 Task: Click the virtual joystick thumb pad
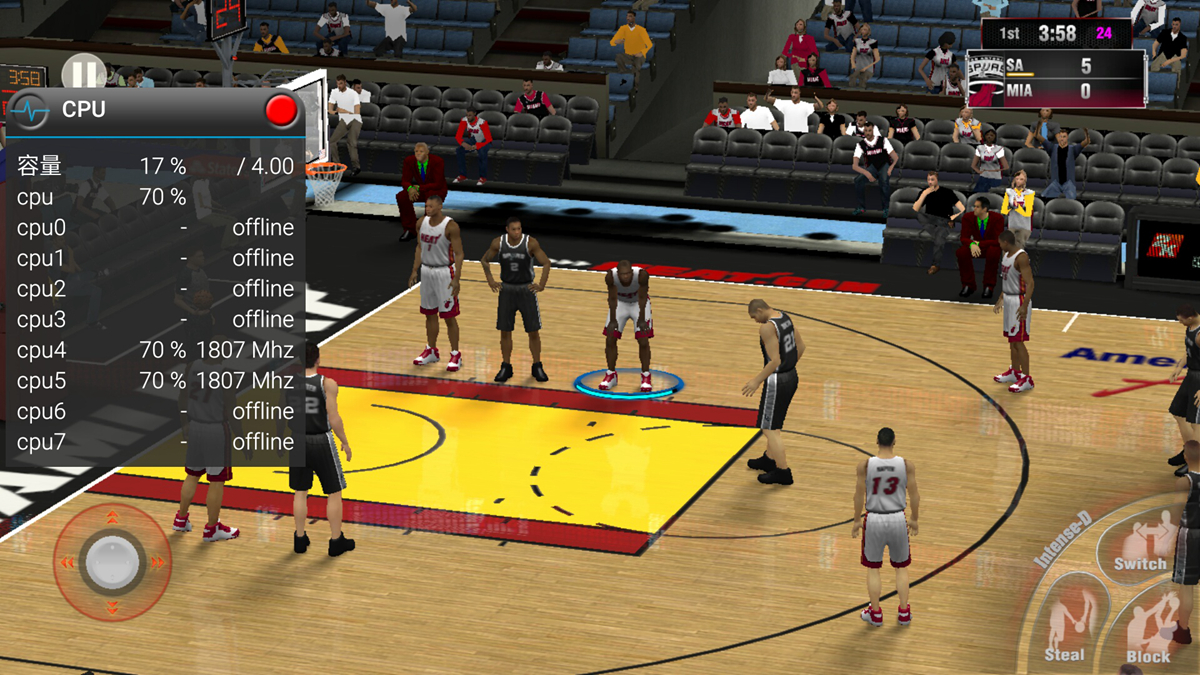tap(111, 562)
